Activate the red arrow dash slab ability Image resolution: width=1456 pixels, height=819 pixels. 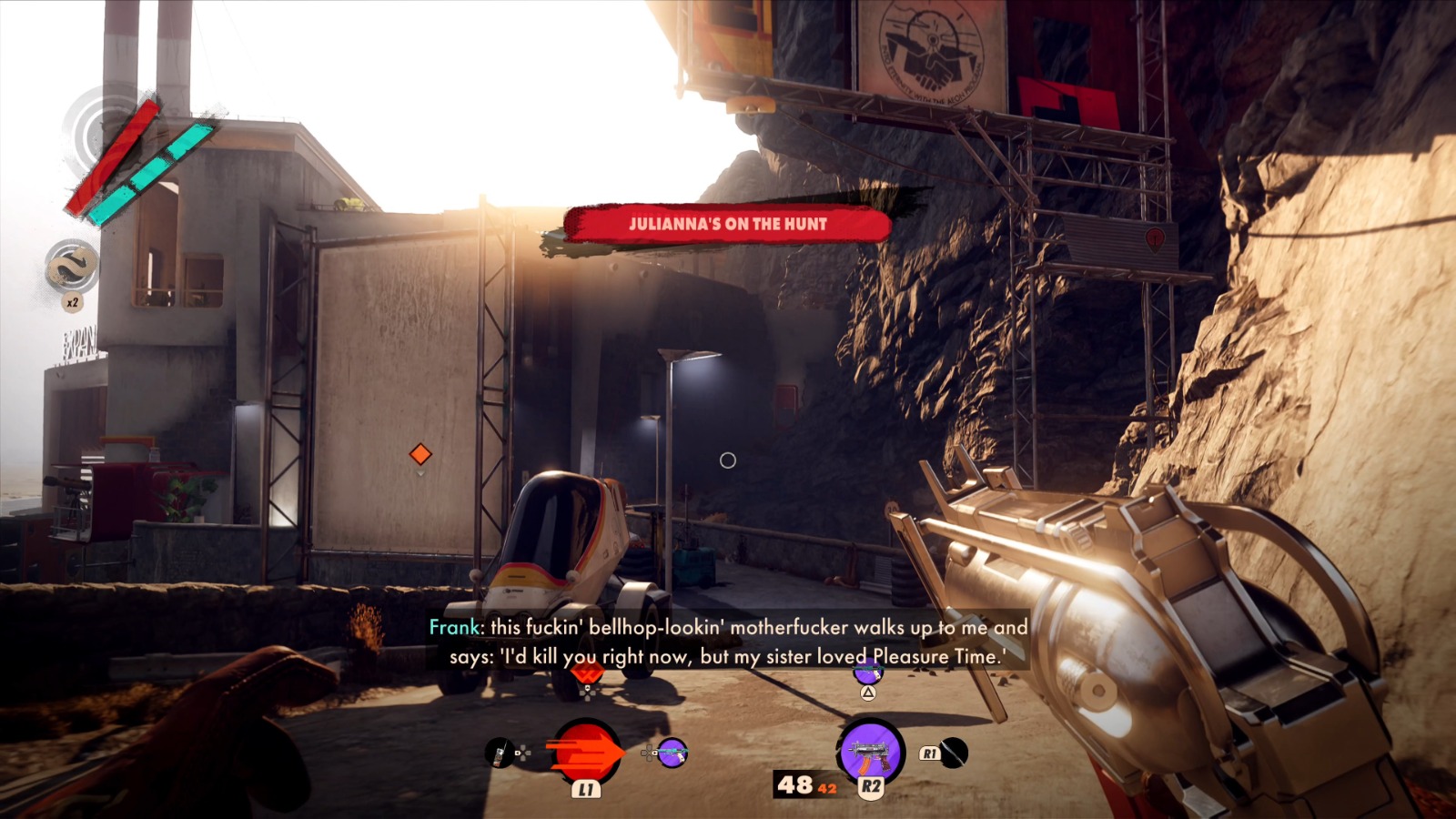tap(585, 752)
